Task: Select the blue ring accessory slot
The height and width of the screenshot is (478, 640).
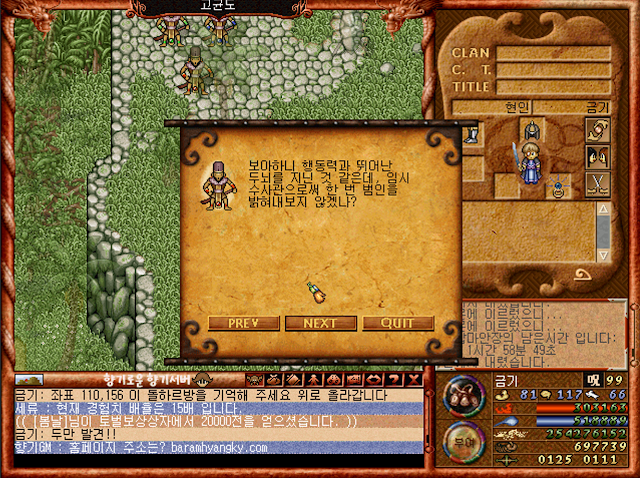Action: pyautogui.click(x=559, y=184)
